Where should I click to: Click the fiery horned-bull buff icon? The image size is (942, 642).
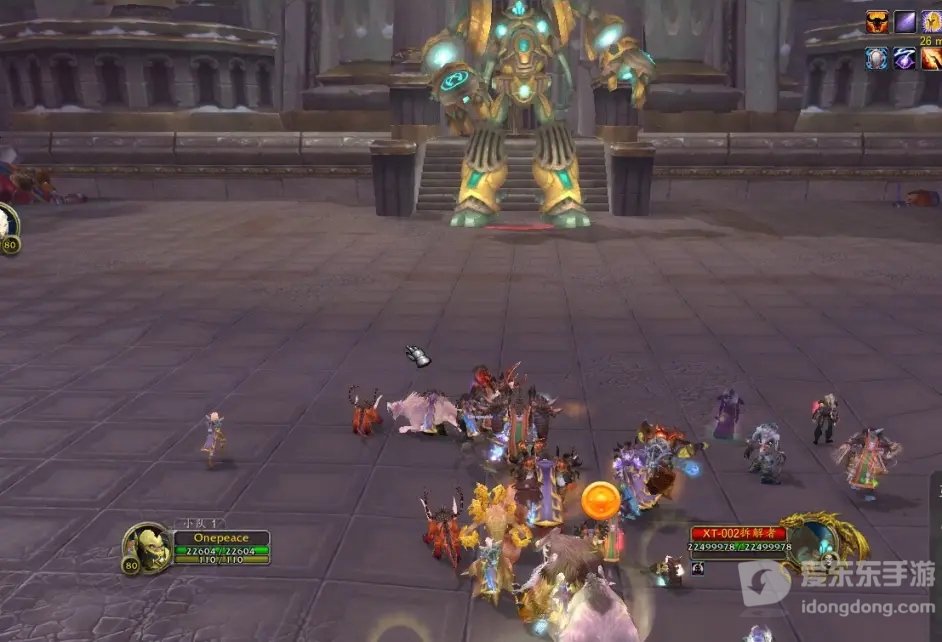pyautogui.click(x=877, y=22)
